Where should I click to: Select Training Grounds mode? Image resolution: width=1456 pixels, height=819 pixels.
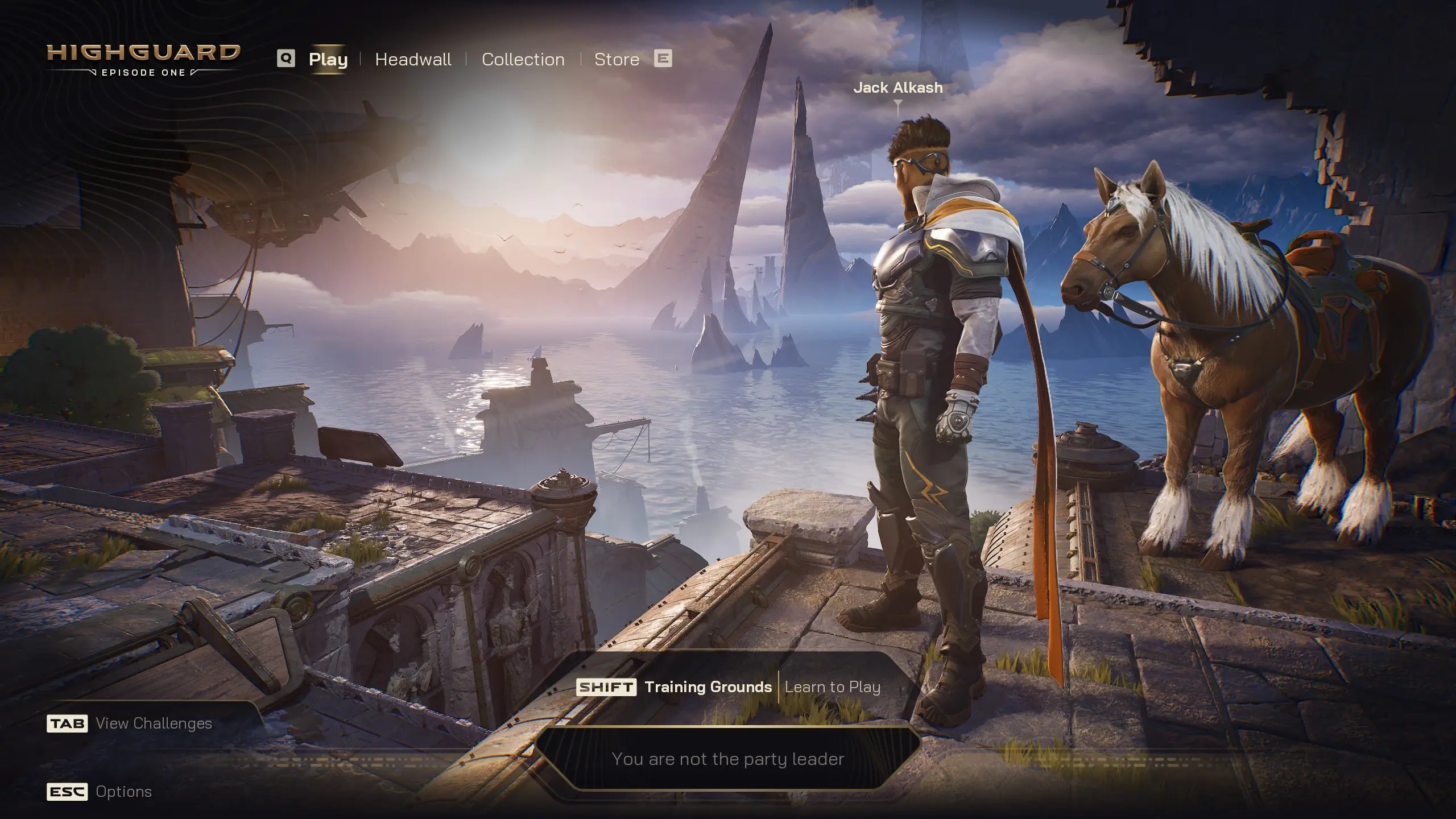(x=708, y=687)
